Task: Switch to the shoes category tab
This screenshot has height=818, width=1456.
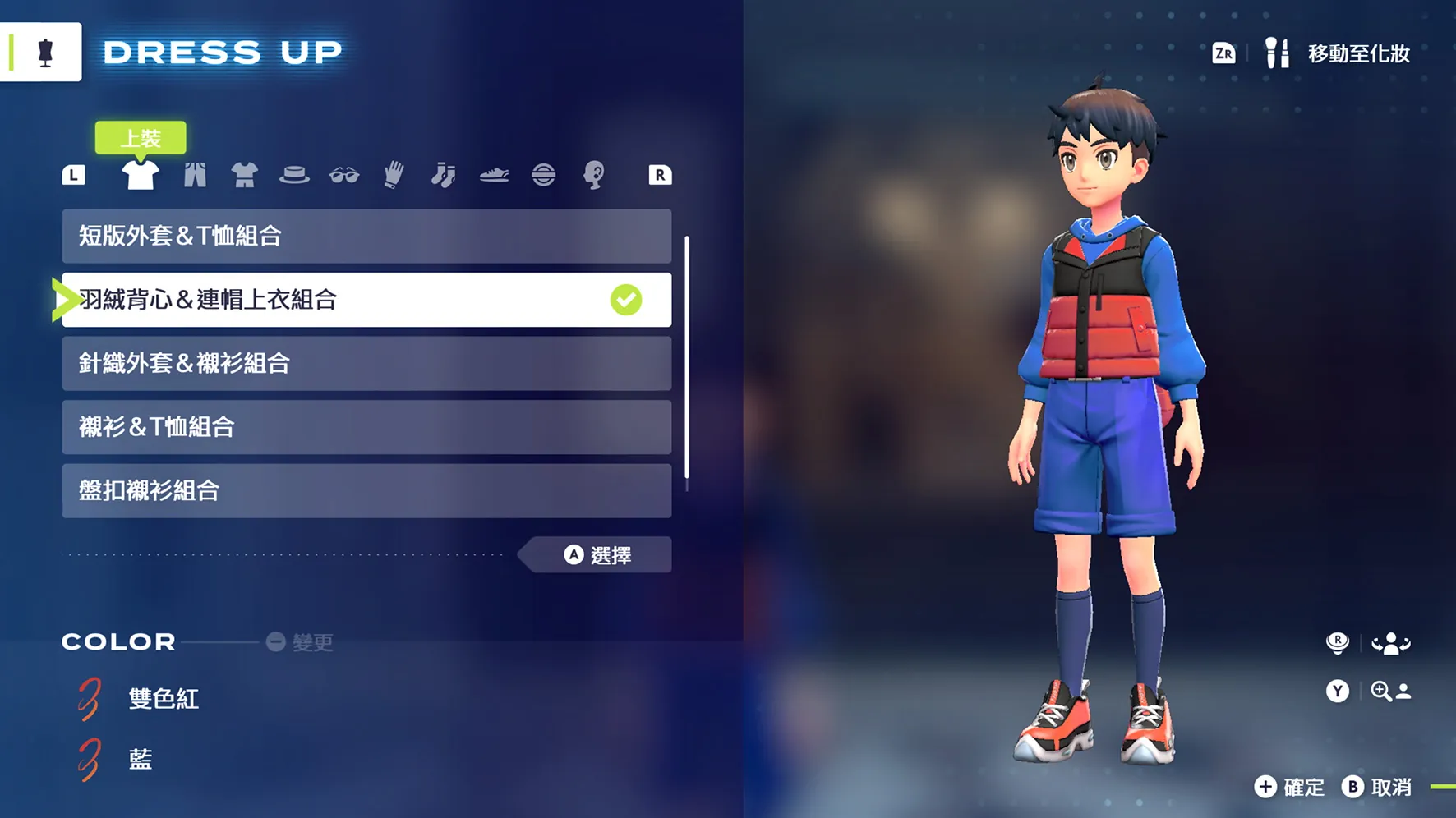Action: coord(494,175)
